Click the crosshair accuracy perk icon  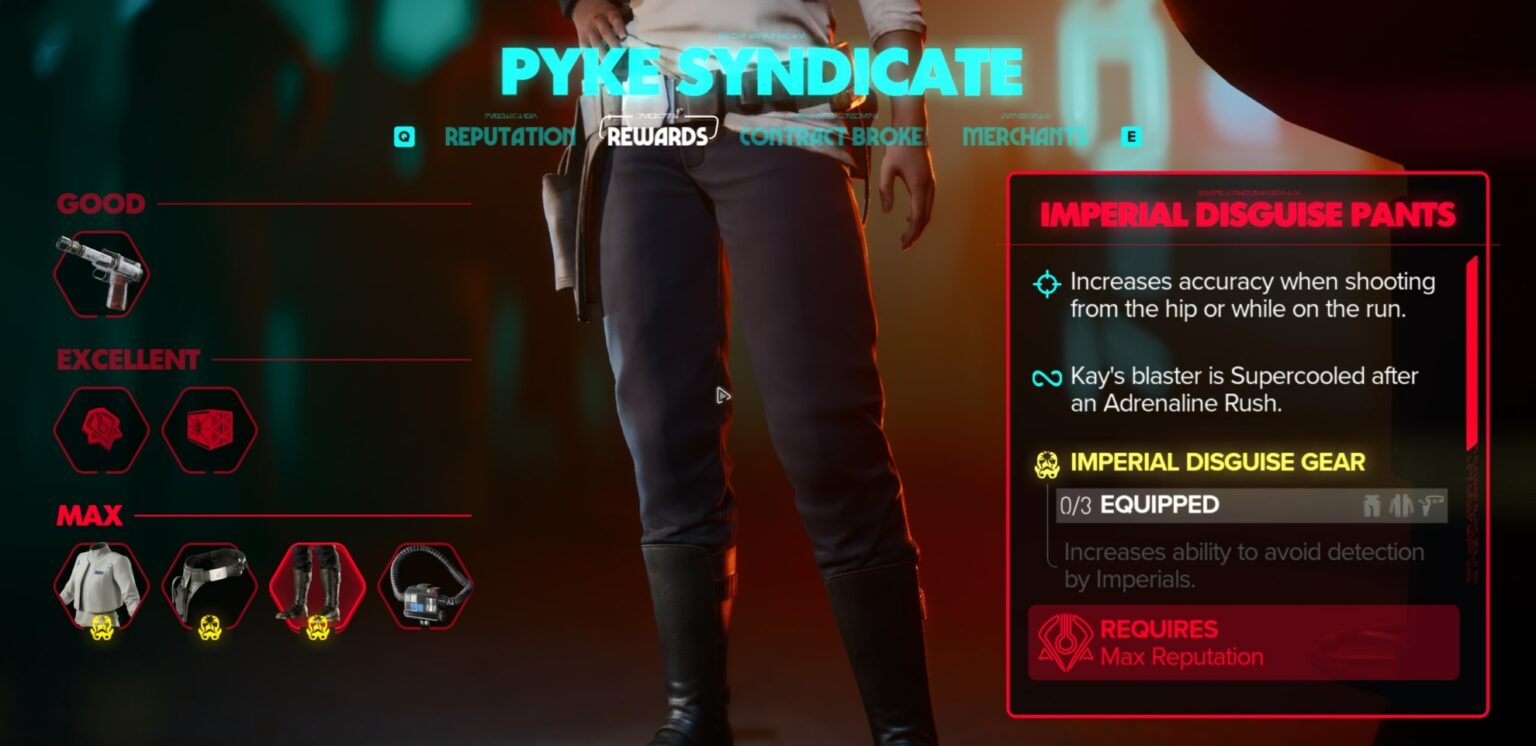click(1046, 284)
